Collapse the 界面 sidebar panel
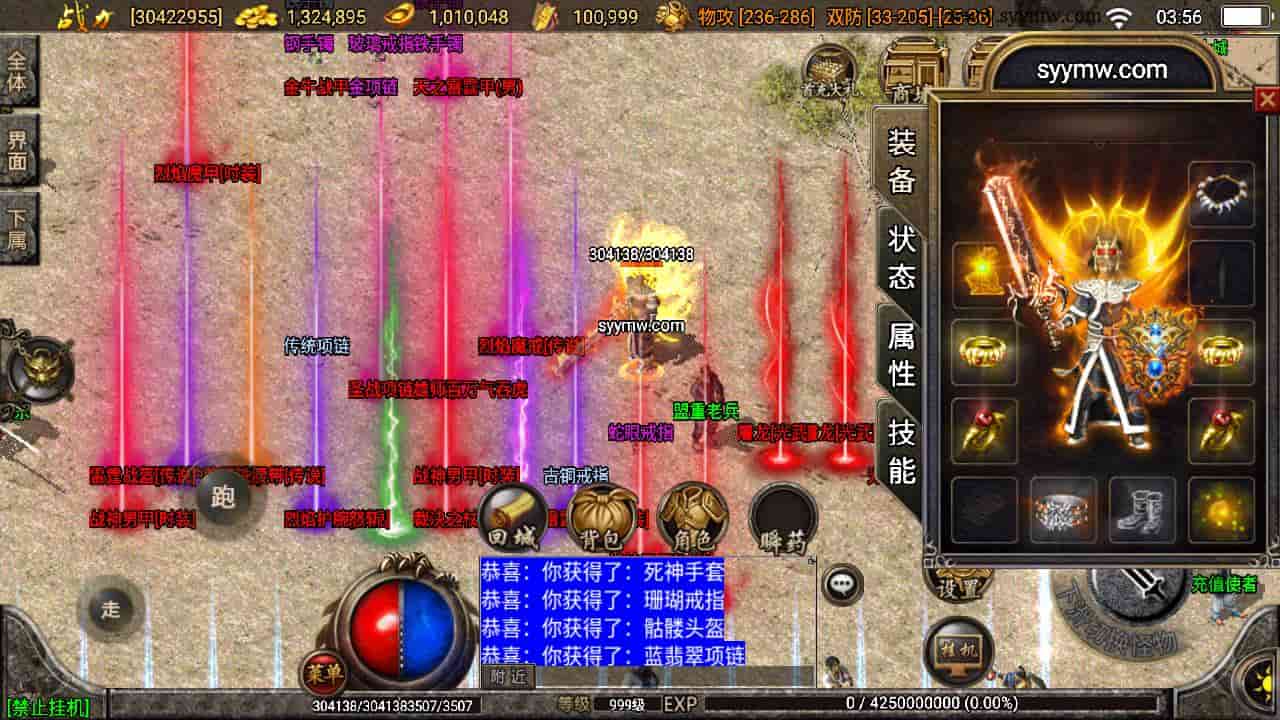This screenshot has height=720, width=1280. tap(20, 149)
